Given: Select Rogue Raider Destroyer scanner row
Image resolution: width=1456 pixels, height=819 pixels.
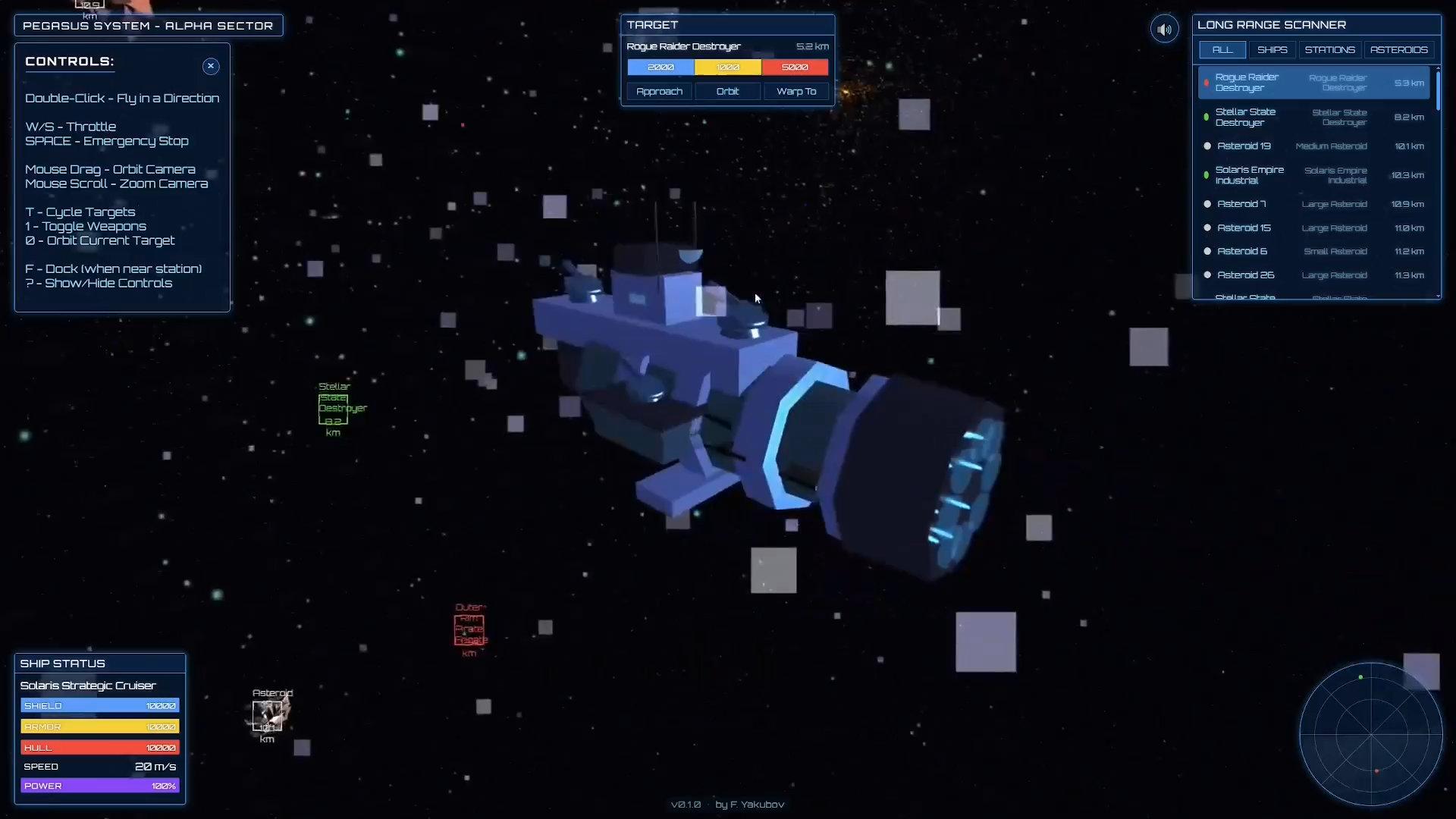Looking at the screenshot, I should coord(1313,83).
